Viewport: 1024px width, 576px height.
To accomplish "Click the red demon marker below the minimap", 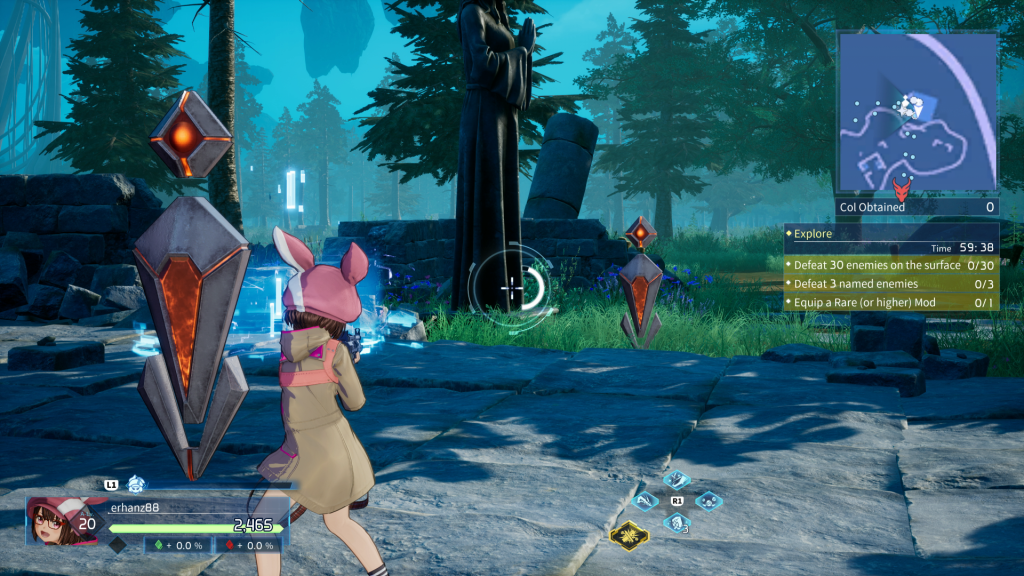I will point(902,190).
